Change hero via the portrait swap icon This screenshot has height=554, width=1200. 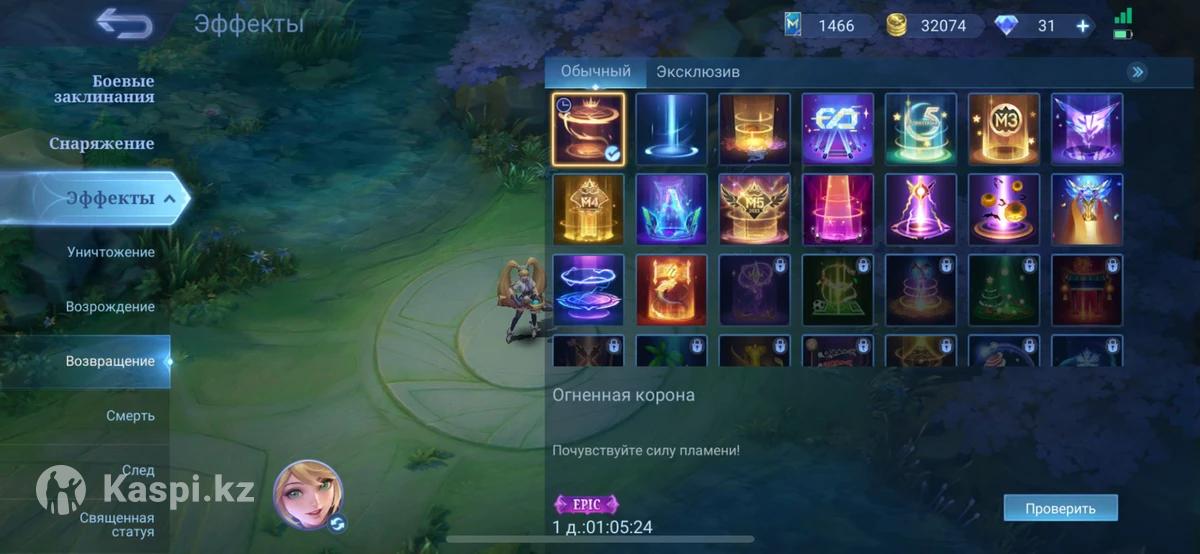point(338,524)
